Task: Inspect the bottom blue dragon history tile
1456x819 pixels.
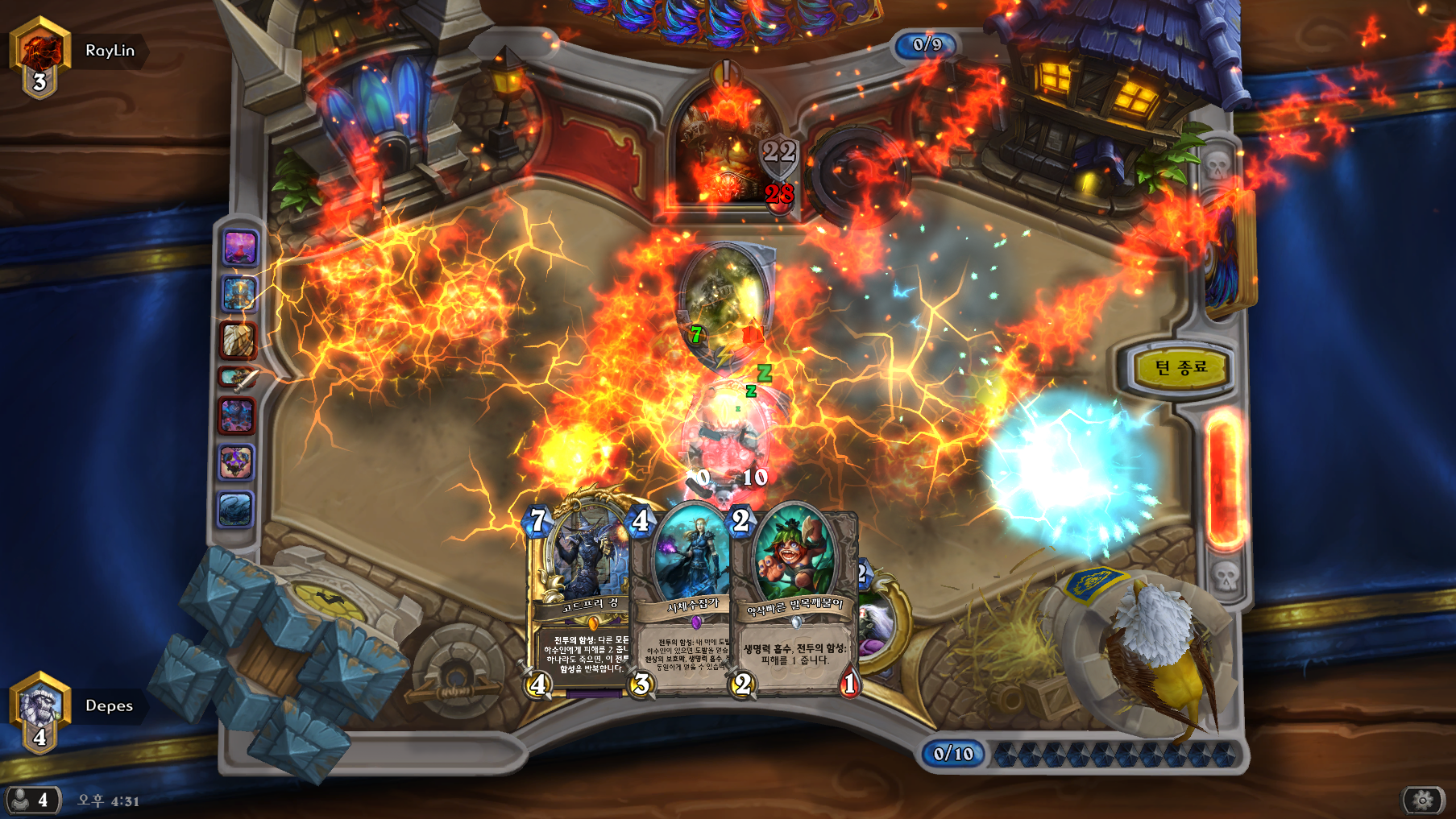Action: click(236, 510)
